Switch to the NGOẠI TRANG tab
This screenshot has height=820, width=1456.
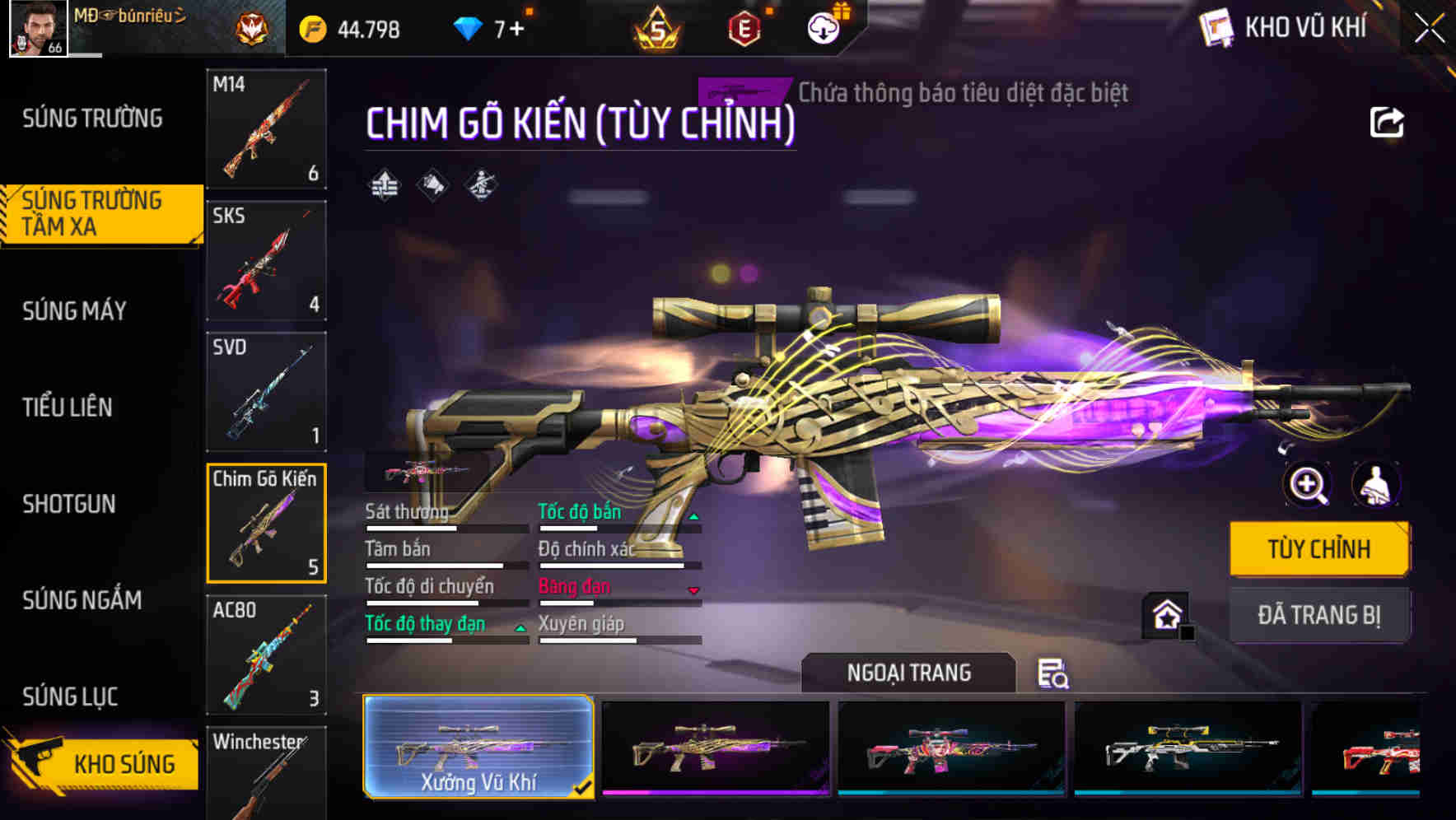pyautogui.click(x=908, y=672)
